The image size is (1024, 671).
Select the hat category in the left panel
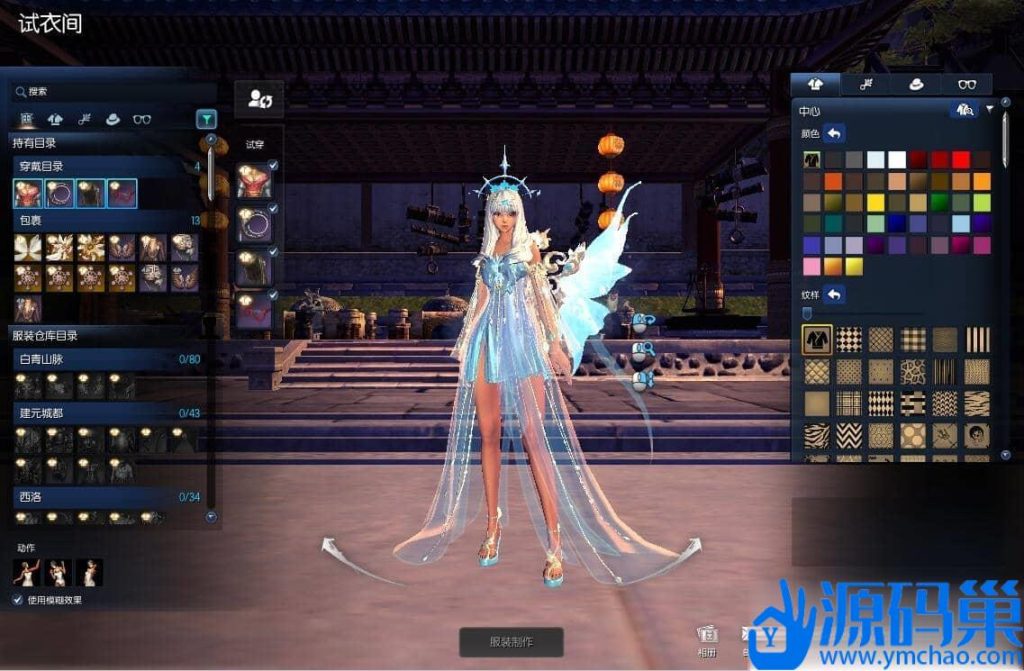pyautogui.click(x=113, y=119)
